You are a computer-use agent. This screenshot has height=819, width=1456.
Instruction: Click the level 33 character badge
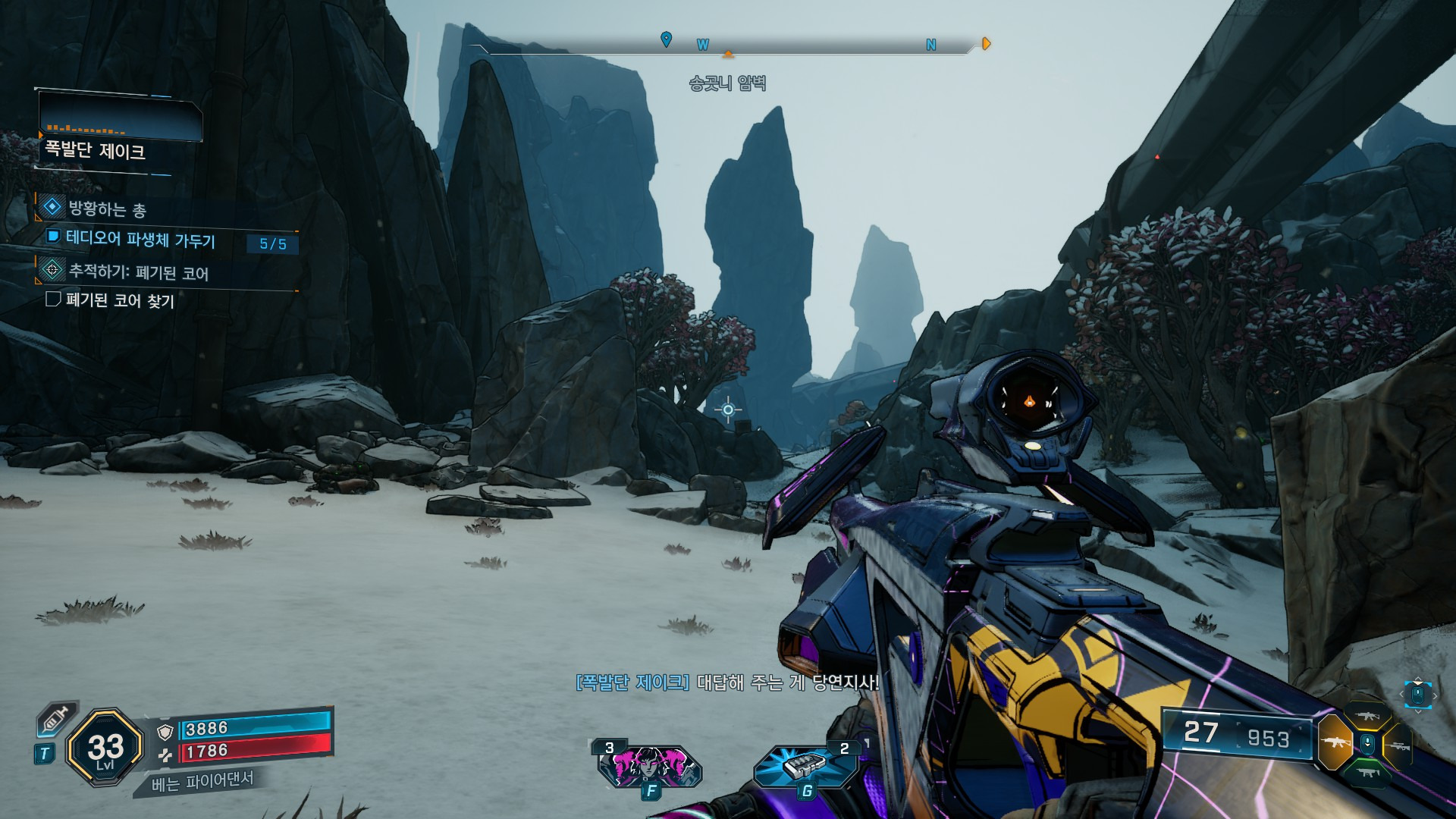105,748
